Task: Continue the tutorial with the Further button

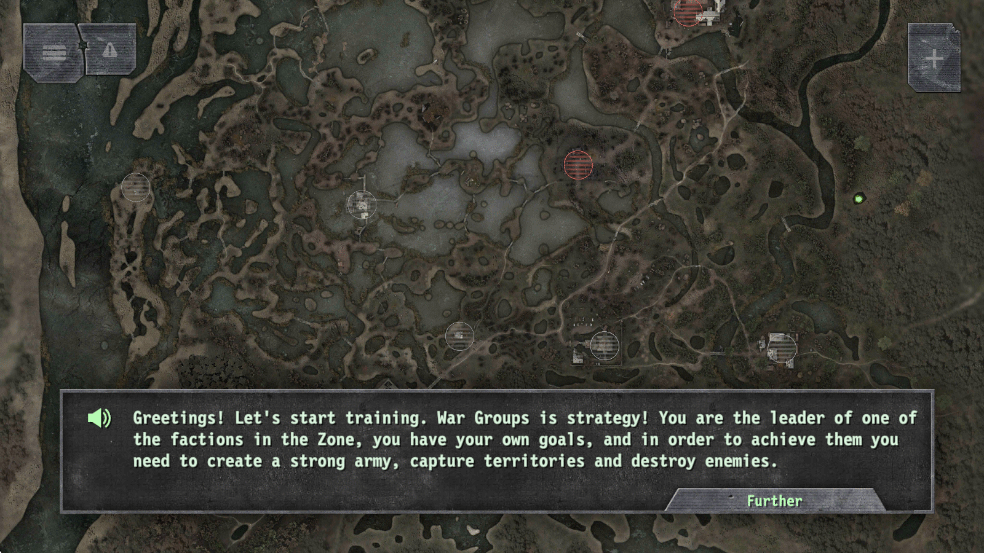Action: tap(774, 500)
